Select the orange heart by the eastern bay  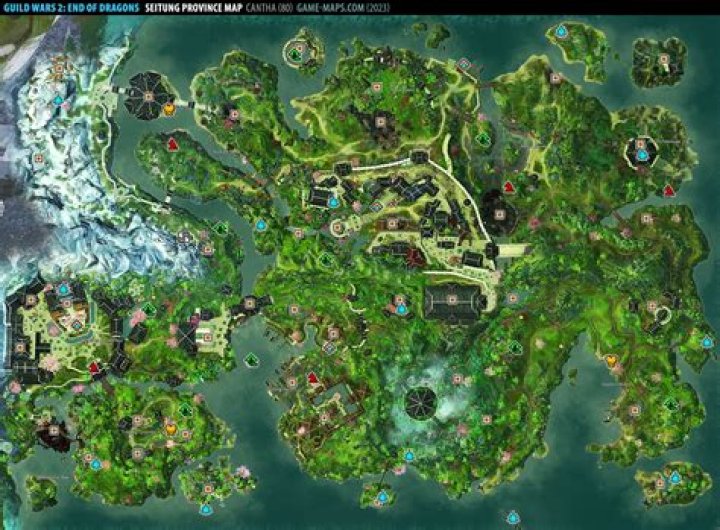point(610,359)
